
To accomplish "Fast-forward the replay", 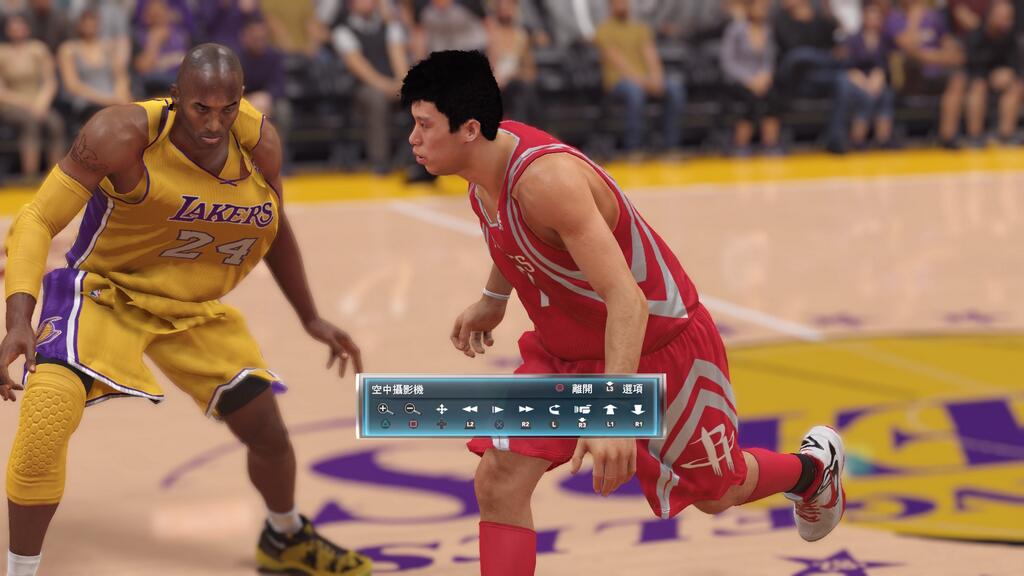I will coord(525,409).
